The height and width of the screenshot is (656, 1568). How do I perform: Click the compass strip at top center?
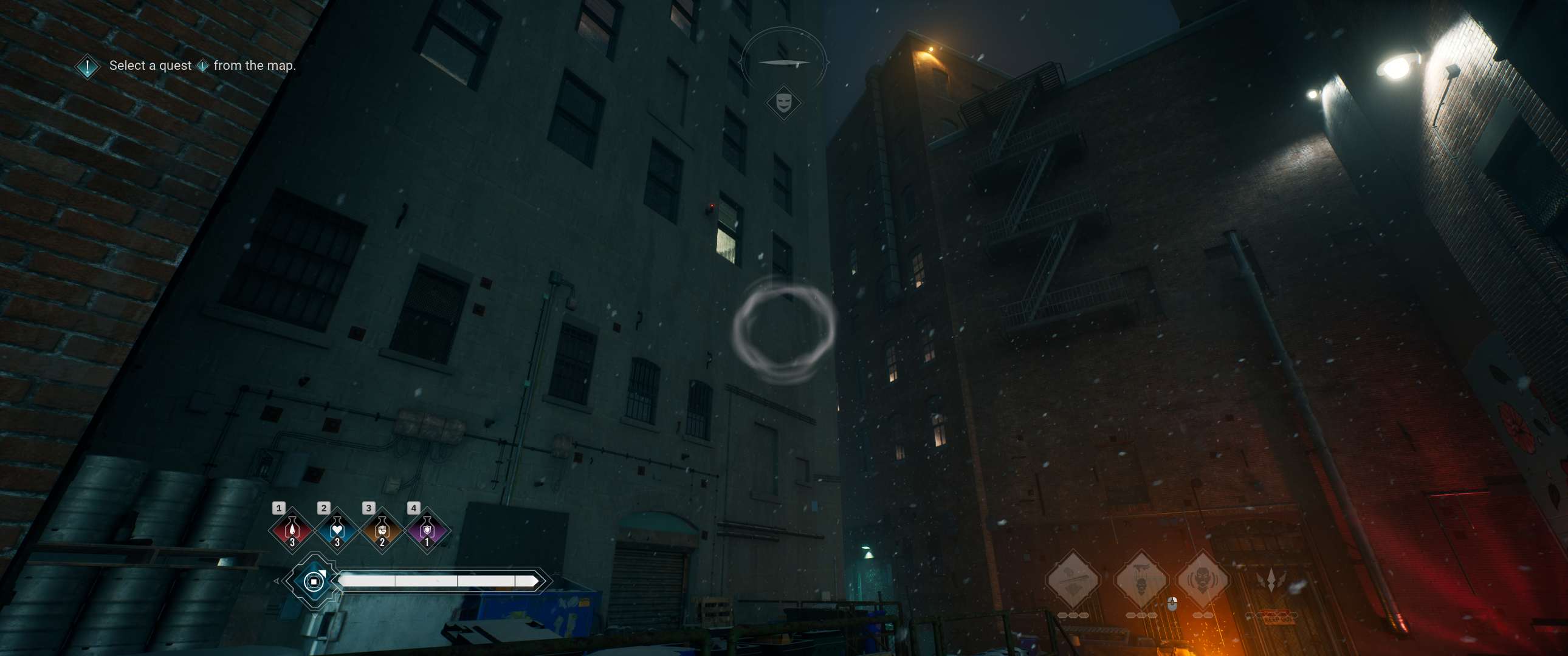pyautogui.click(x=784, y=61)
